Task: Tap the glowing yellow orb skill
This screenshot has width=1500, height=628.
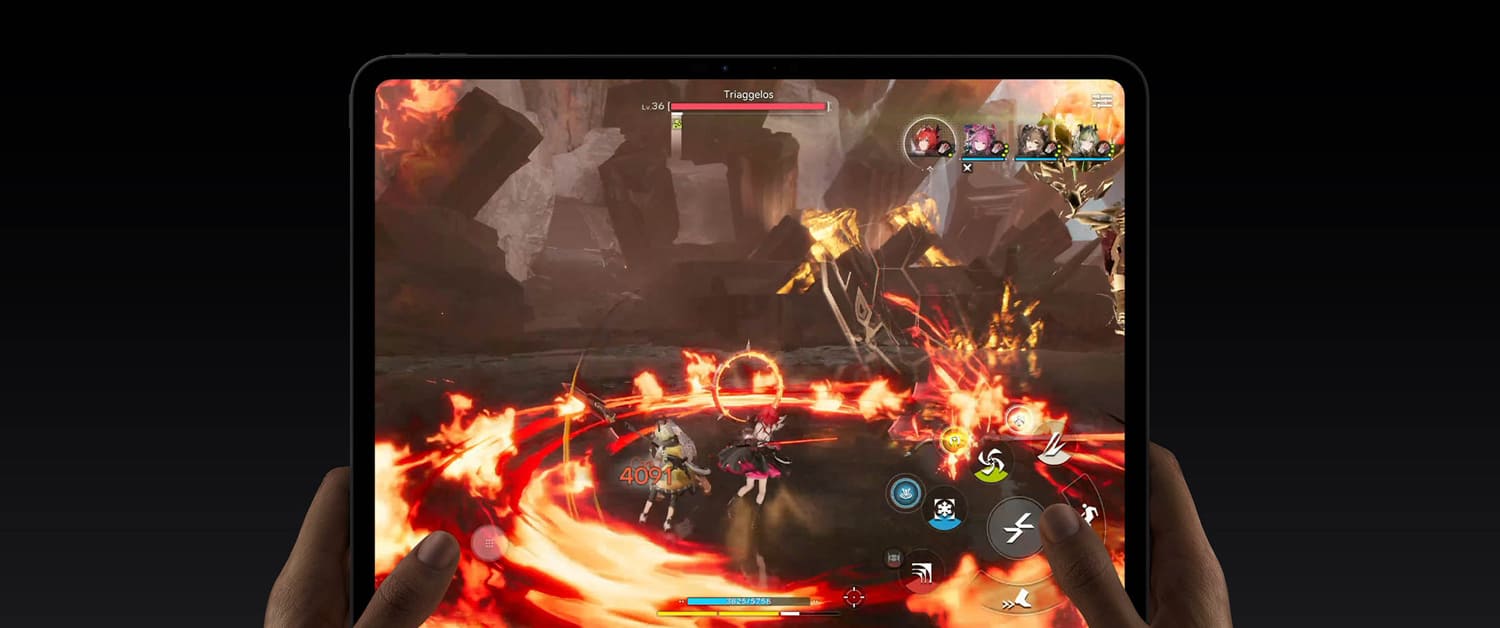Action: click(953, 437)
